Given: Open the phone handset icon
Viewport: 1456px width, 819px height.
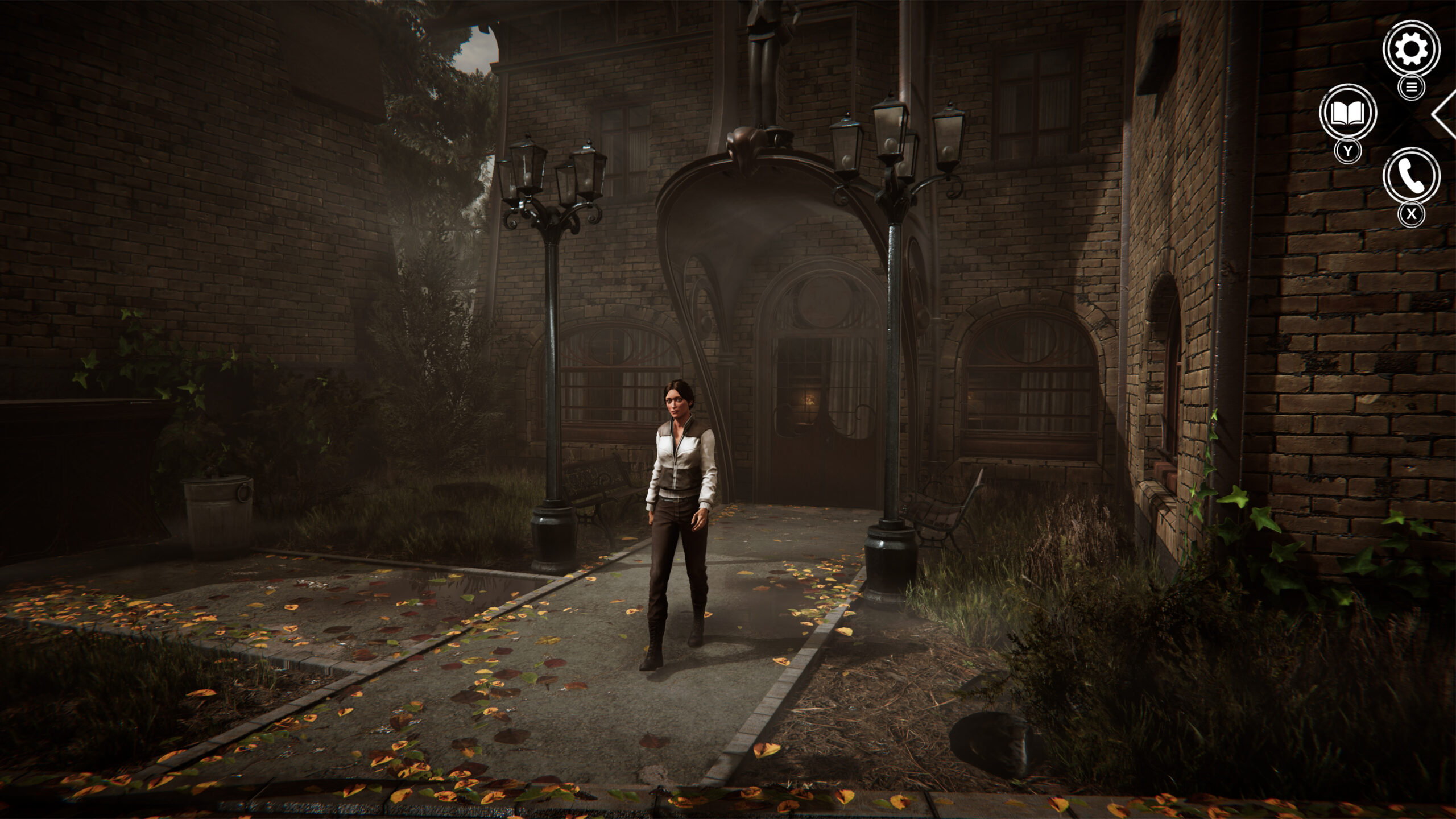Looking at the screenshot, I should [1411, 176].
